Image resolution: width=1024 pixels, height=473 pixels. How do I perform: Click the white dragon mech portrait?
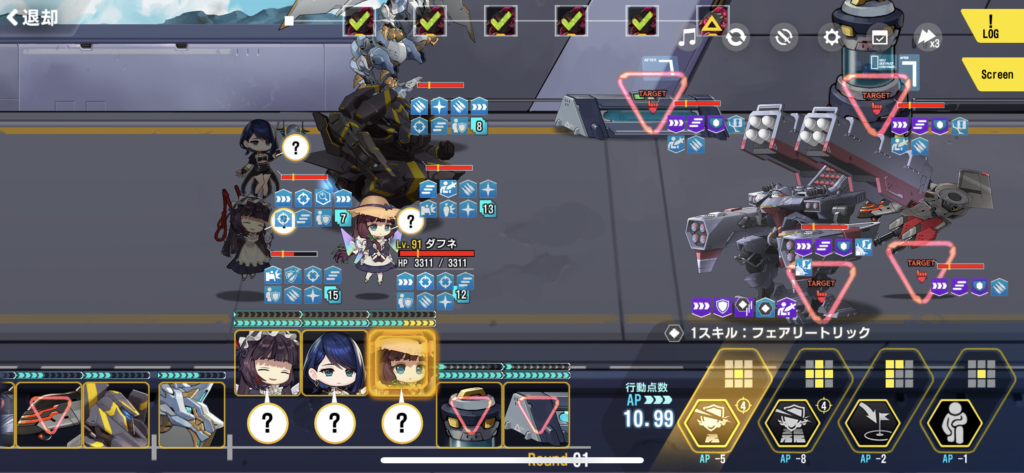[190, 413]
